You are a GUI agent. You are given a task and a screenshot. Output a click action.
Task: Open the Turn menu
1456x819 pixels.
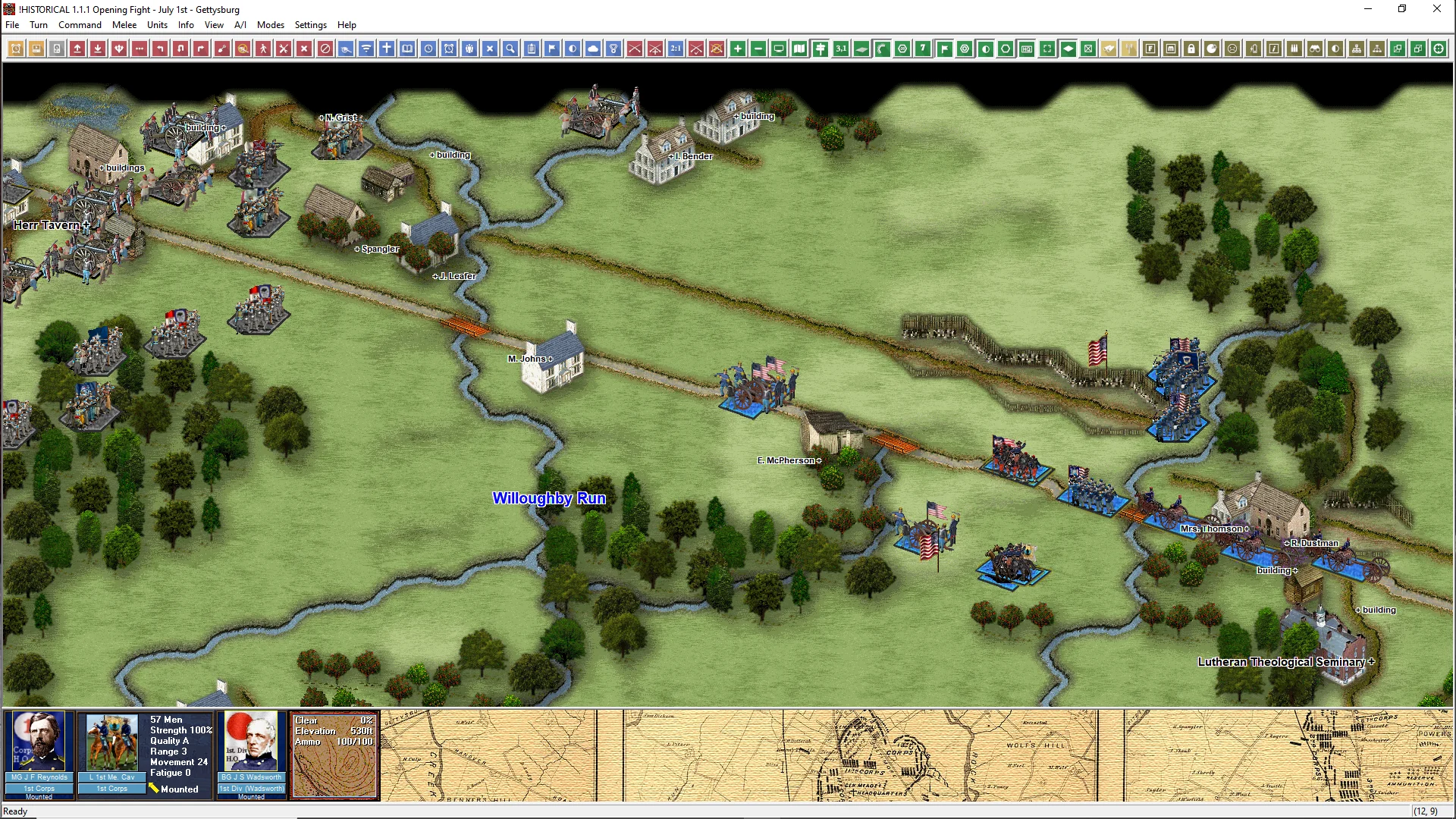pos(39,25)
